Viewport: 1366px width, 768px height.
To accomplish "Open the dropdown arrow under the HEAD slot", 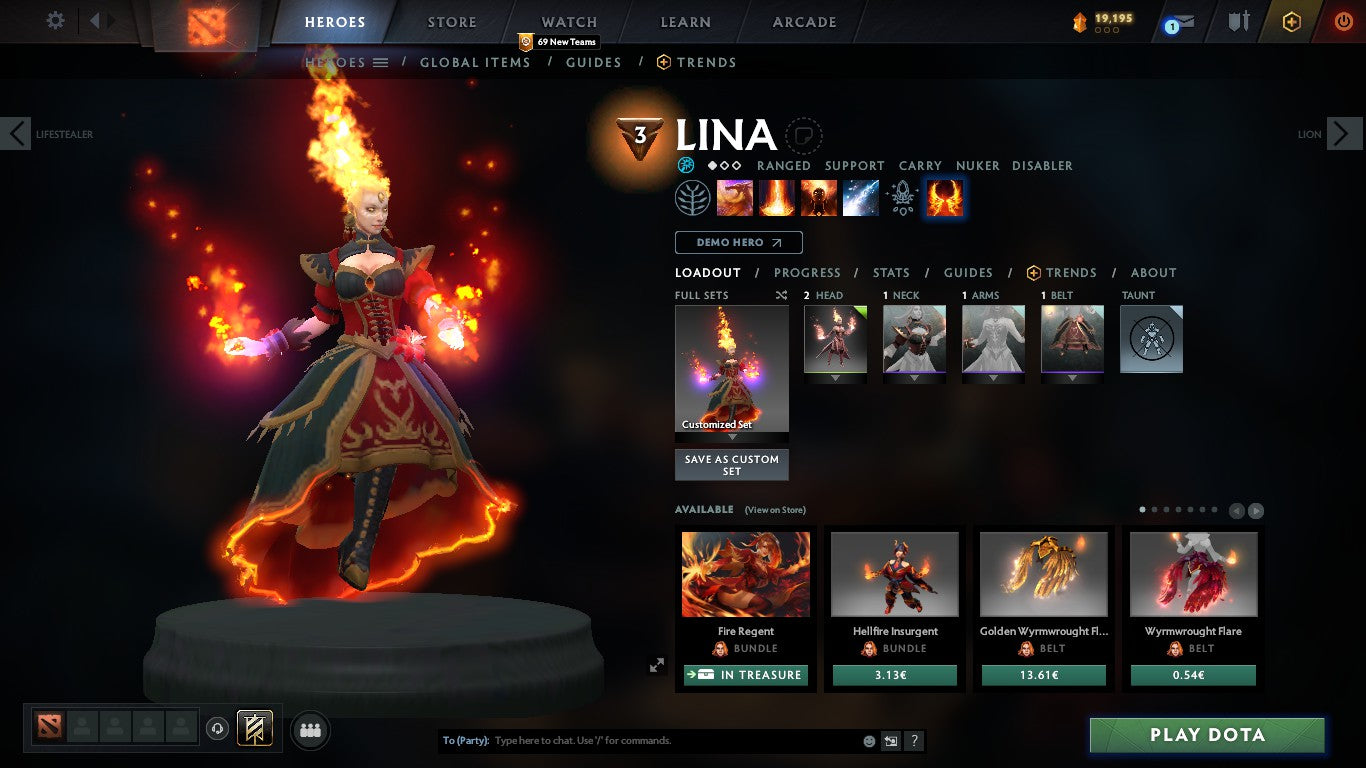I will [835, 379].
